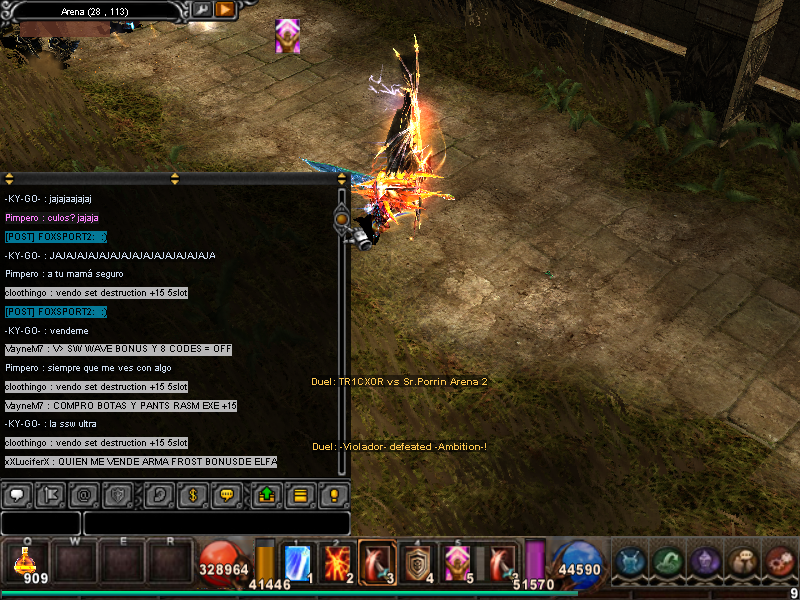Image resolution: width=800 pixels, height=600 pixels.
Task: Select the purple active buff icon
Action: pos(287,35)
